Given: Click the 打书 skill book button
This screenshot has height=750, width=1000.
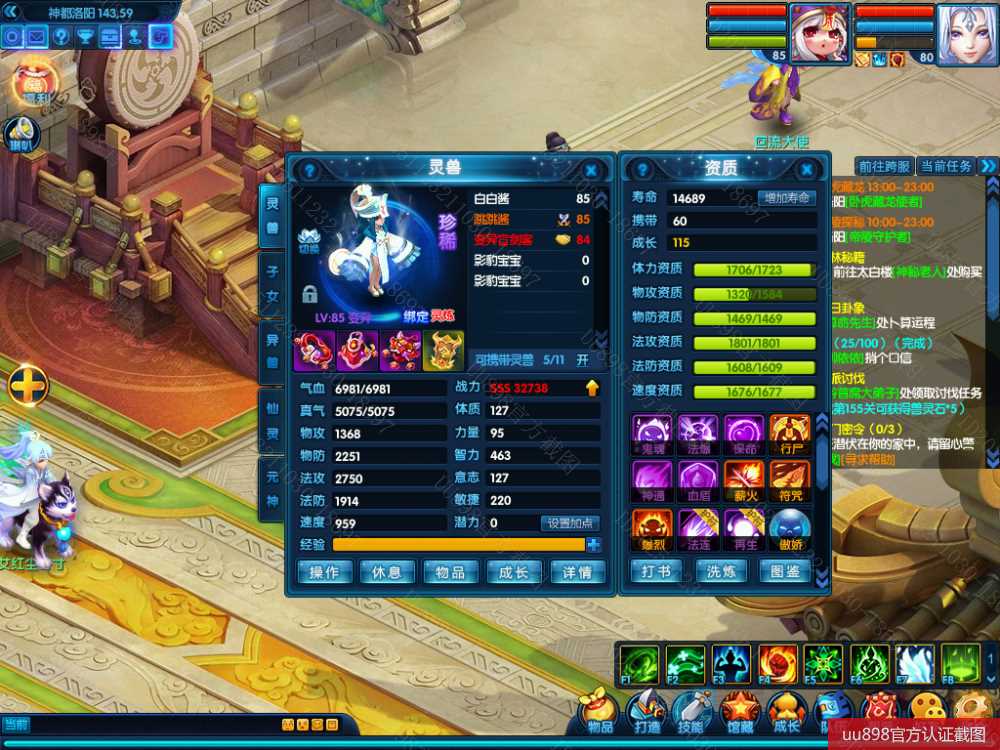Looking at the screenshot, I should [x=656, y=572].
